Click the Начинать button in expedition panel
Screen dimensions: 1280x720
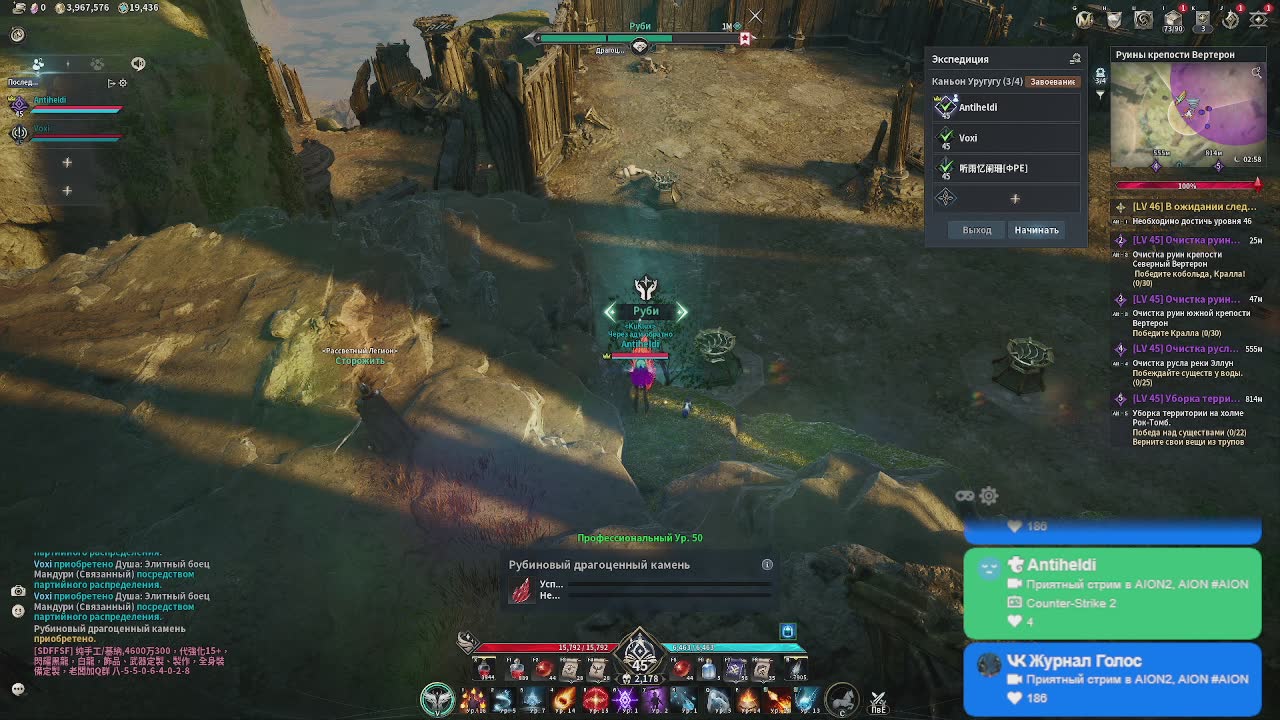pos(1036,230)
